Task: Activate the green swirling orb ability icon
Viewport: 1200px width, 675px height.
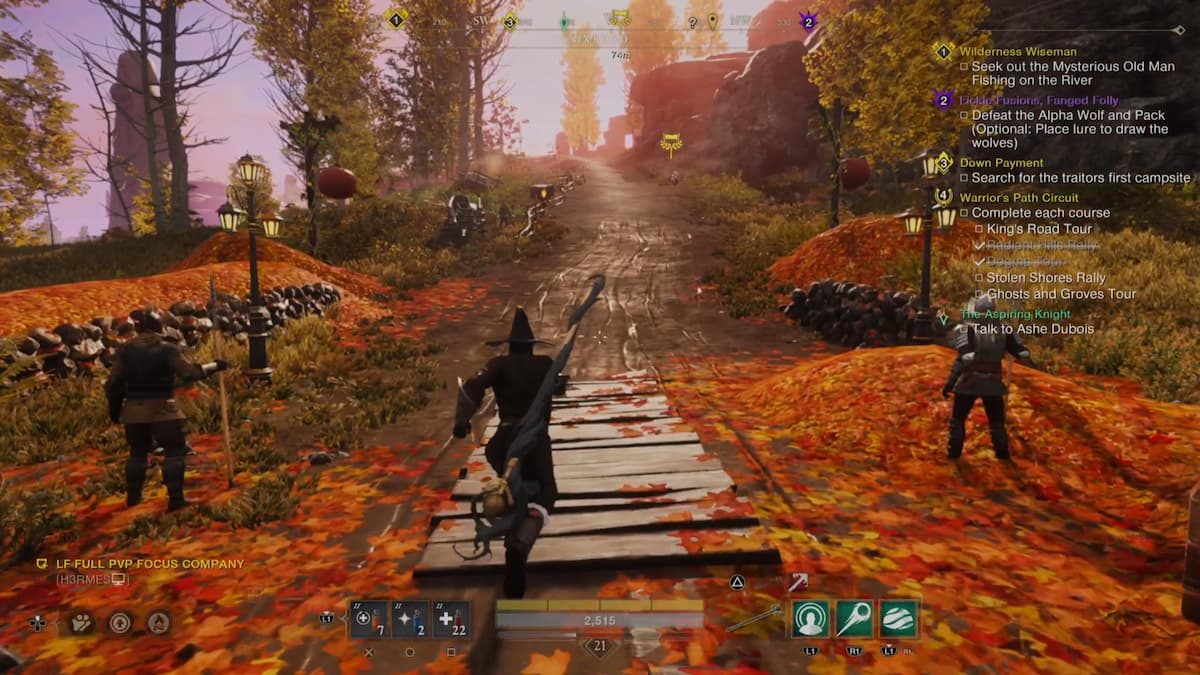Action: 899,619
